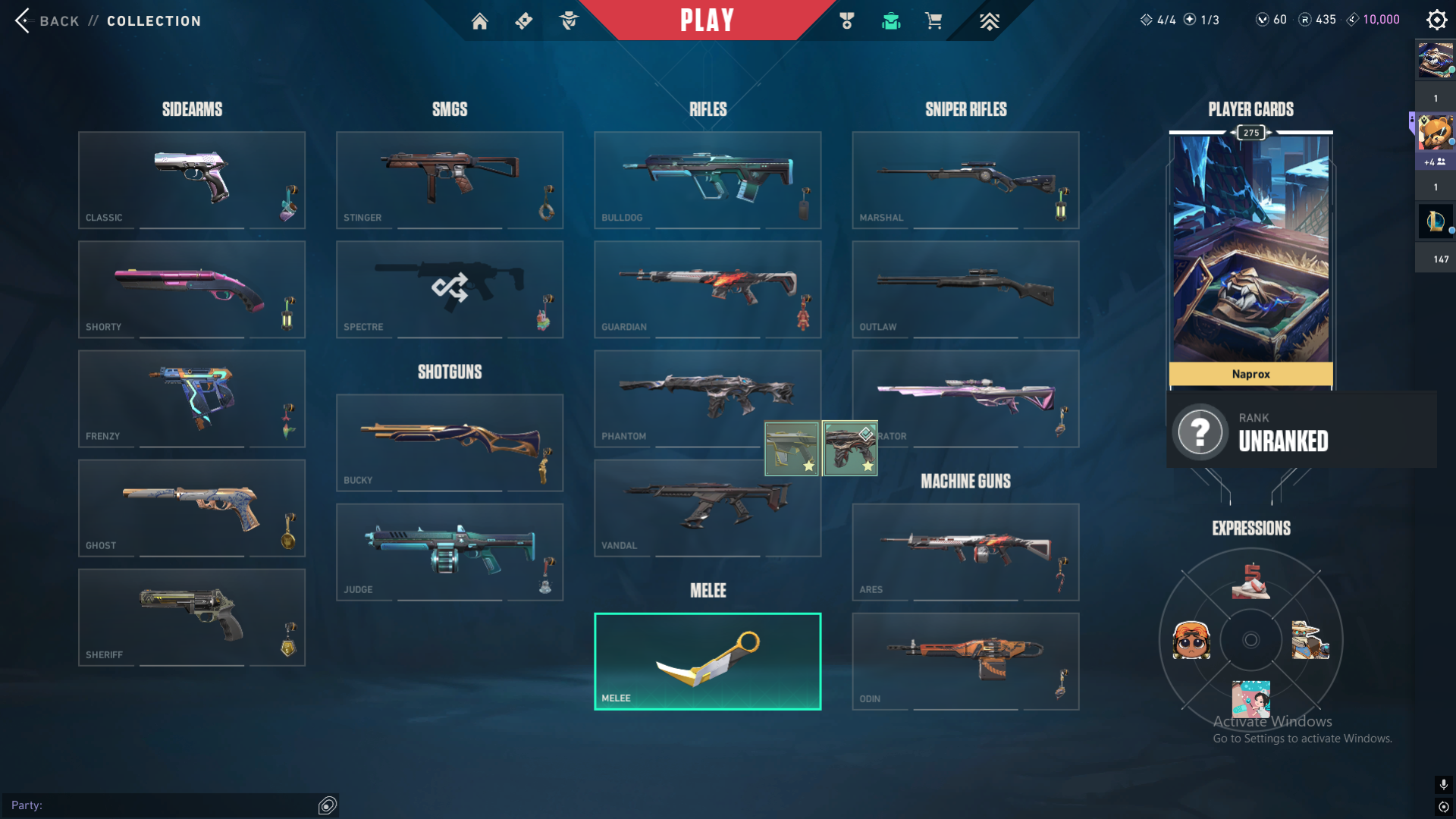Viewport: 1456px width, 819px height.
Task: Open the settings gear icon
Action: 1436,20
